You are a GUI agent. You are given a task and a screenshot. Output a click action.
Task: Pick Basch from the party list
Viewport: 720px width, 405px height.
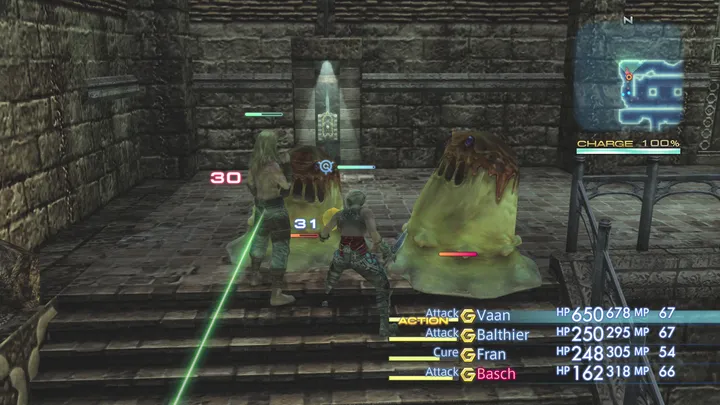[x=496, y=374]
